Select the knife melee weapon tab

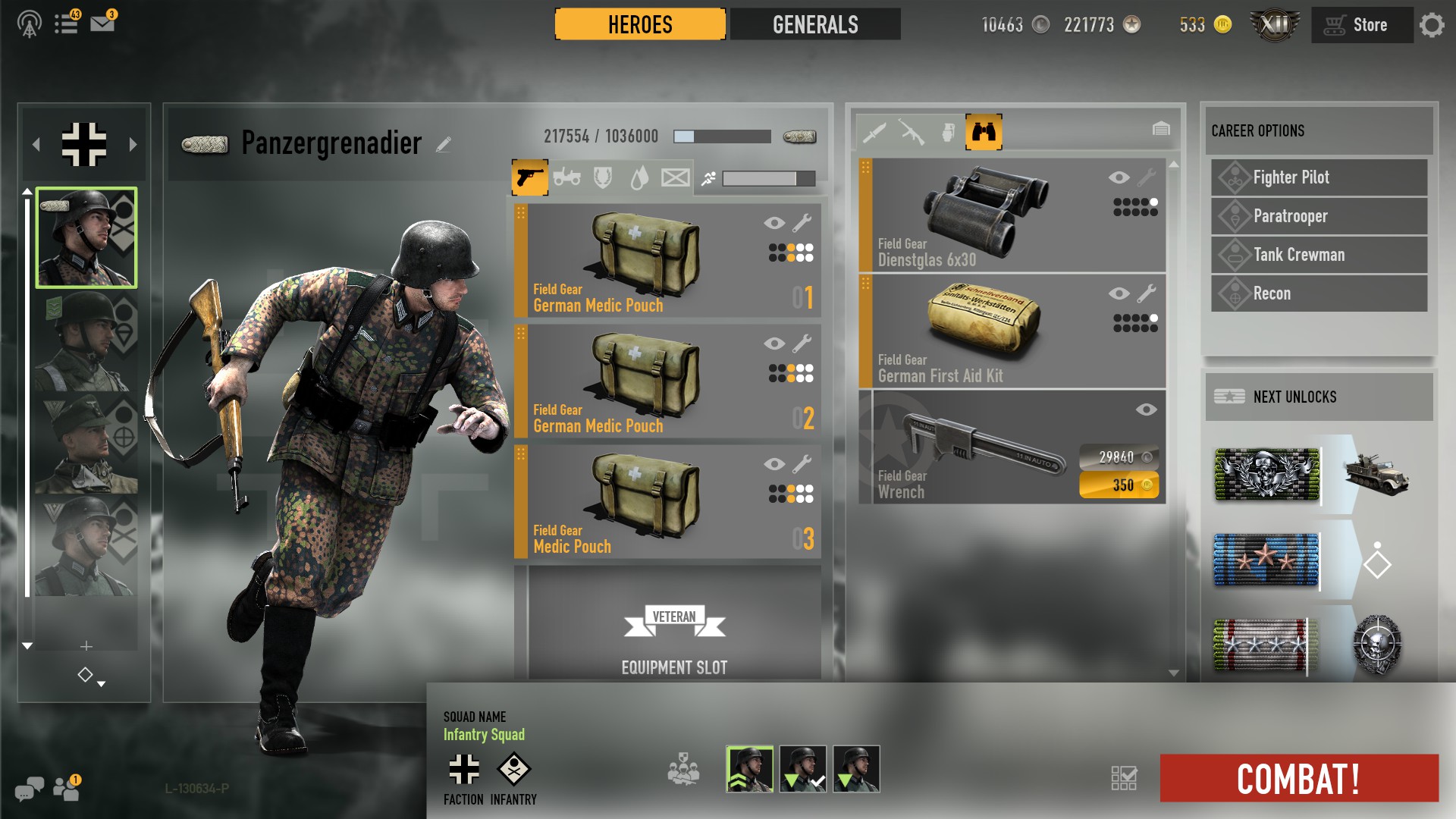[877, 130]
